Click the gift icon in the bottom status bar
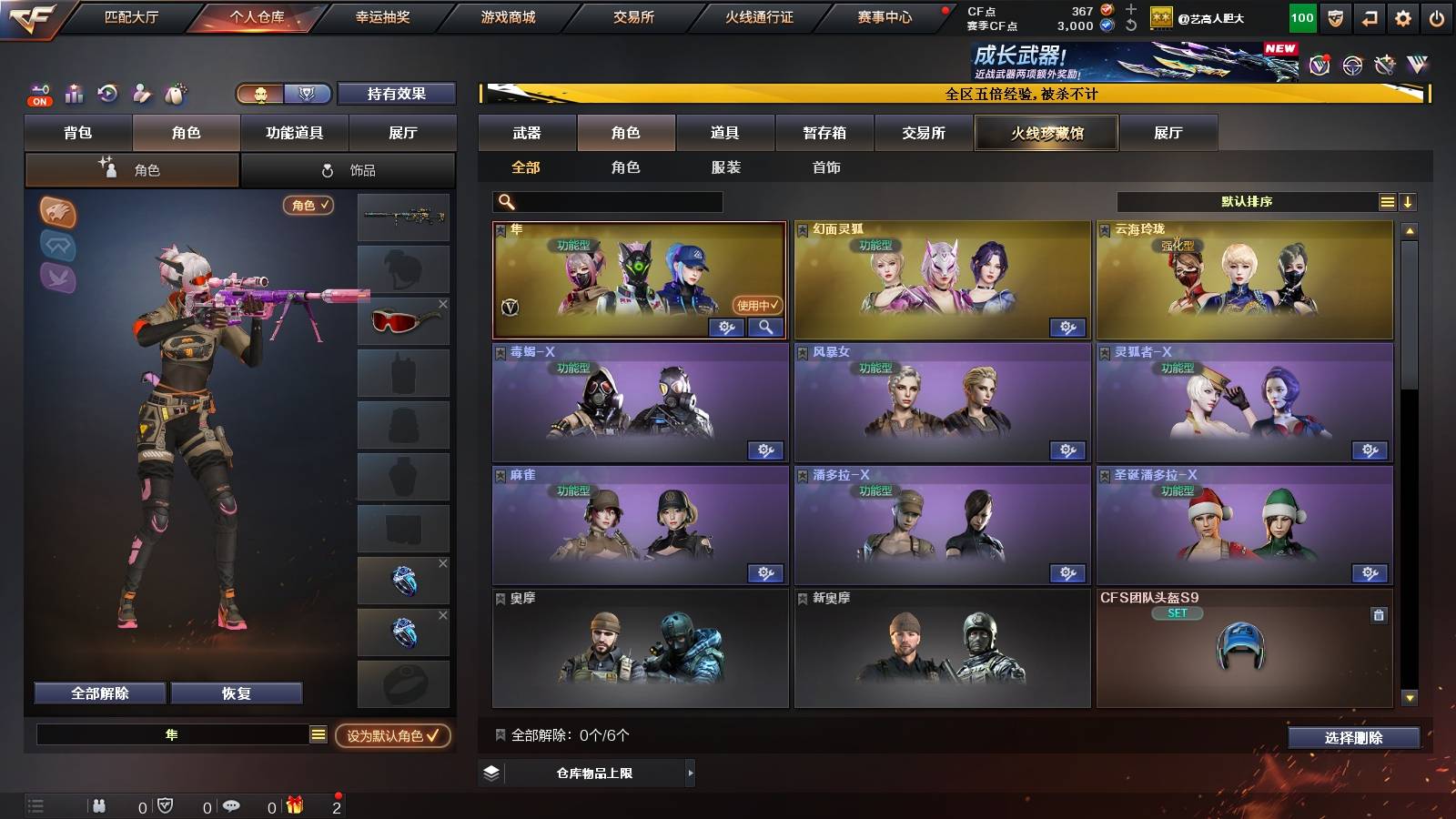 click(x=293, y=806)
